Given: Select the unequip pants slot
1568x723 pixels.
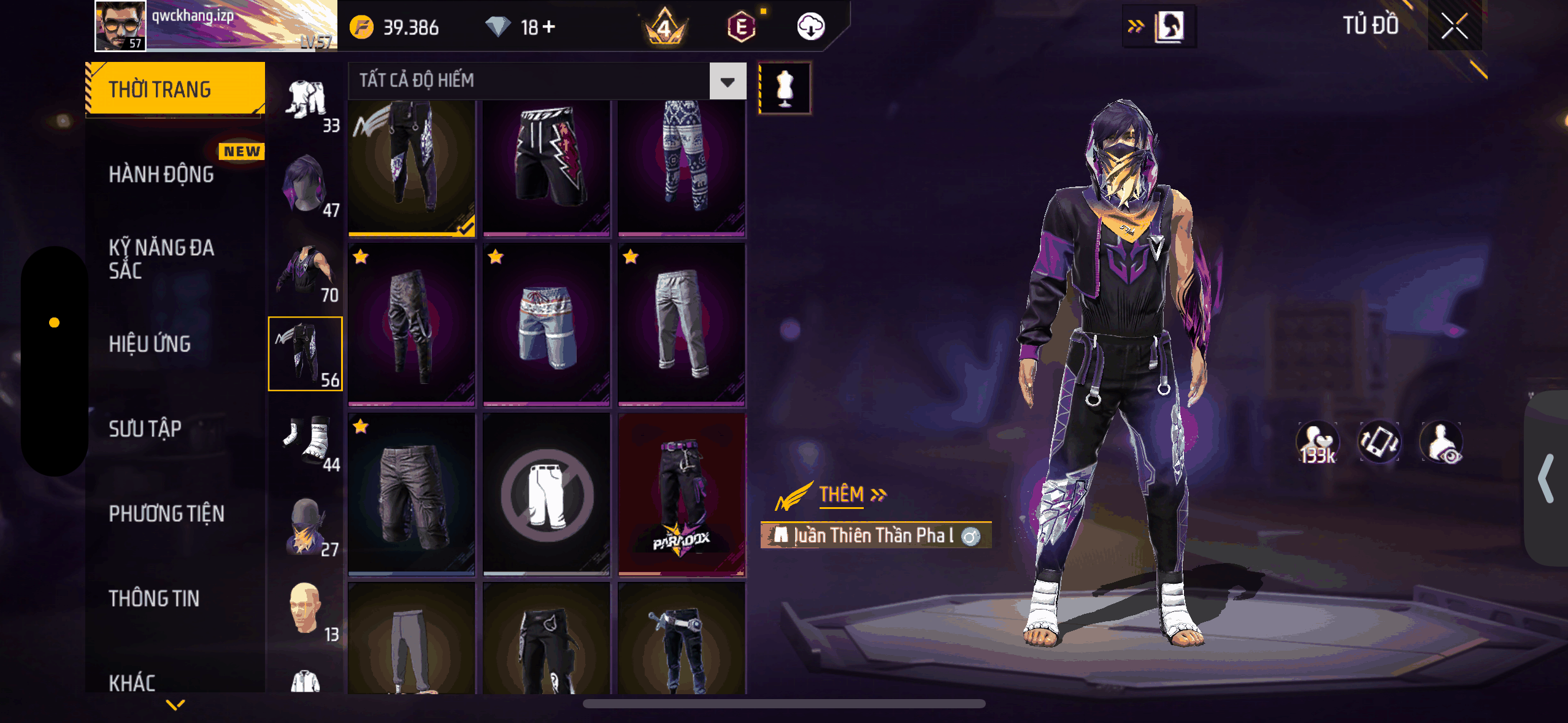Looking at the screenshot, I should (x=547, y=494).
